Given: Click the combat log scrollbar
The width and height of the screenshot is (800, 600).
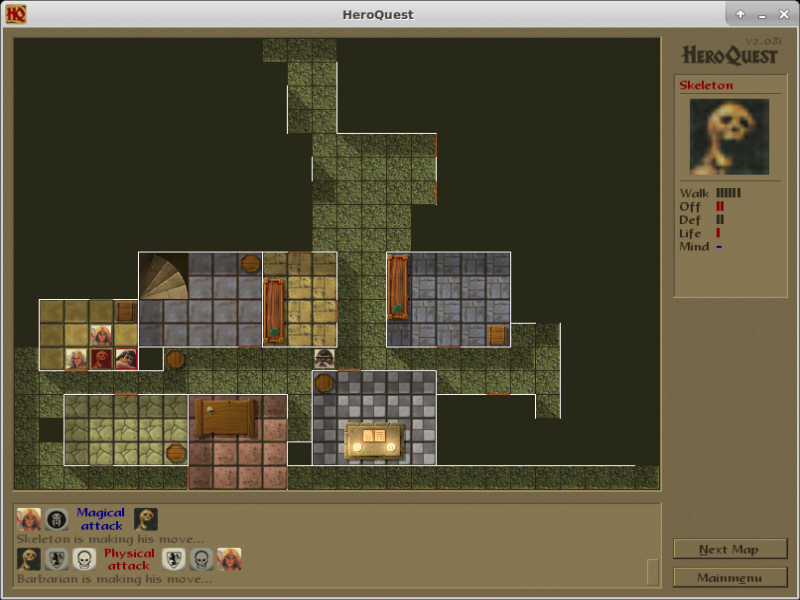Looking at the screenshot, I should tap(653, 571).
